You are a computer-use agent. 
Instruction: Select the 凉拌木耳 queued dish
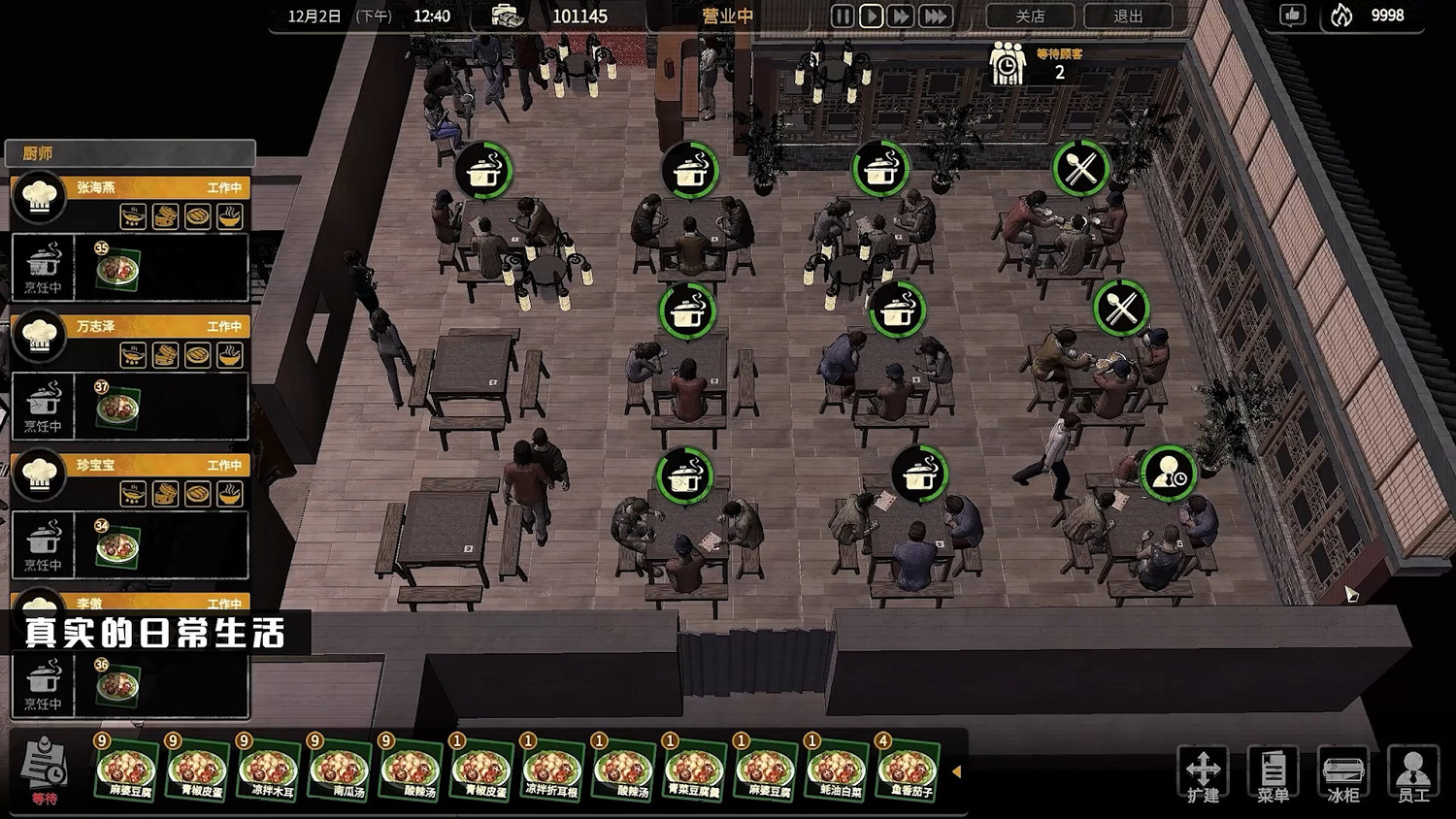[x=269, y=770]
